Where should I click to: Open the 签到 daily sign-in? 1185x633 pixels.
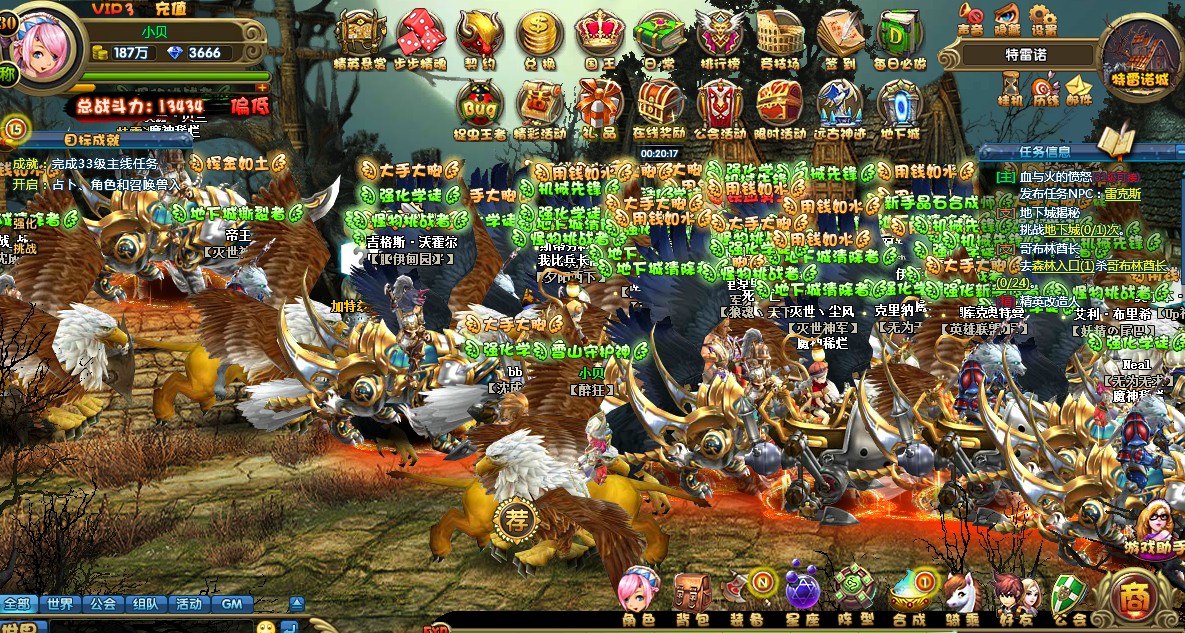point(840,34)
